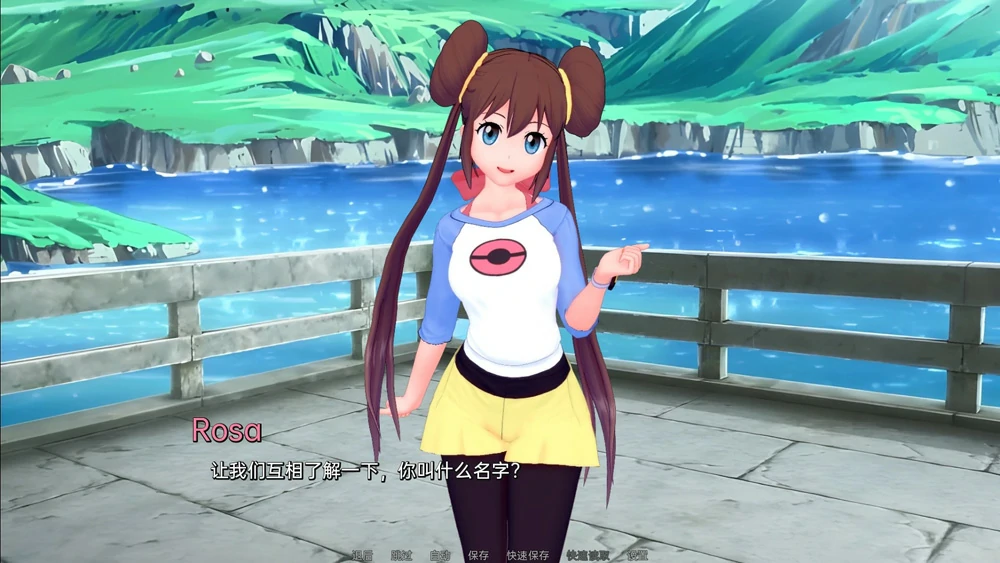Open the 设置 (Settings) screen
The width and height of the screenshot is (1000, 563).
[x=637, y=555]
